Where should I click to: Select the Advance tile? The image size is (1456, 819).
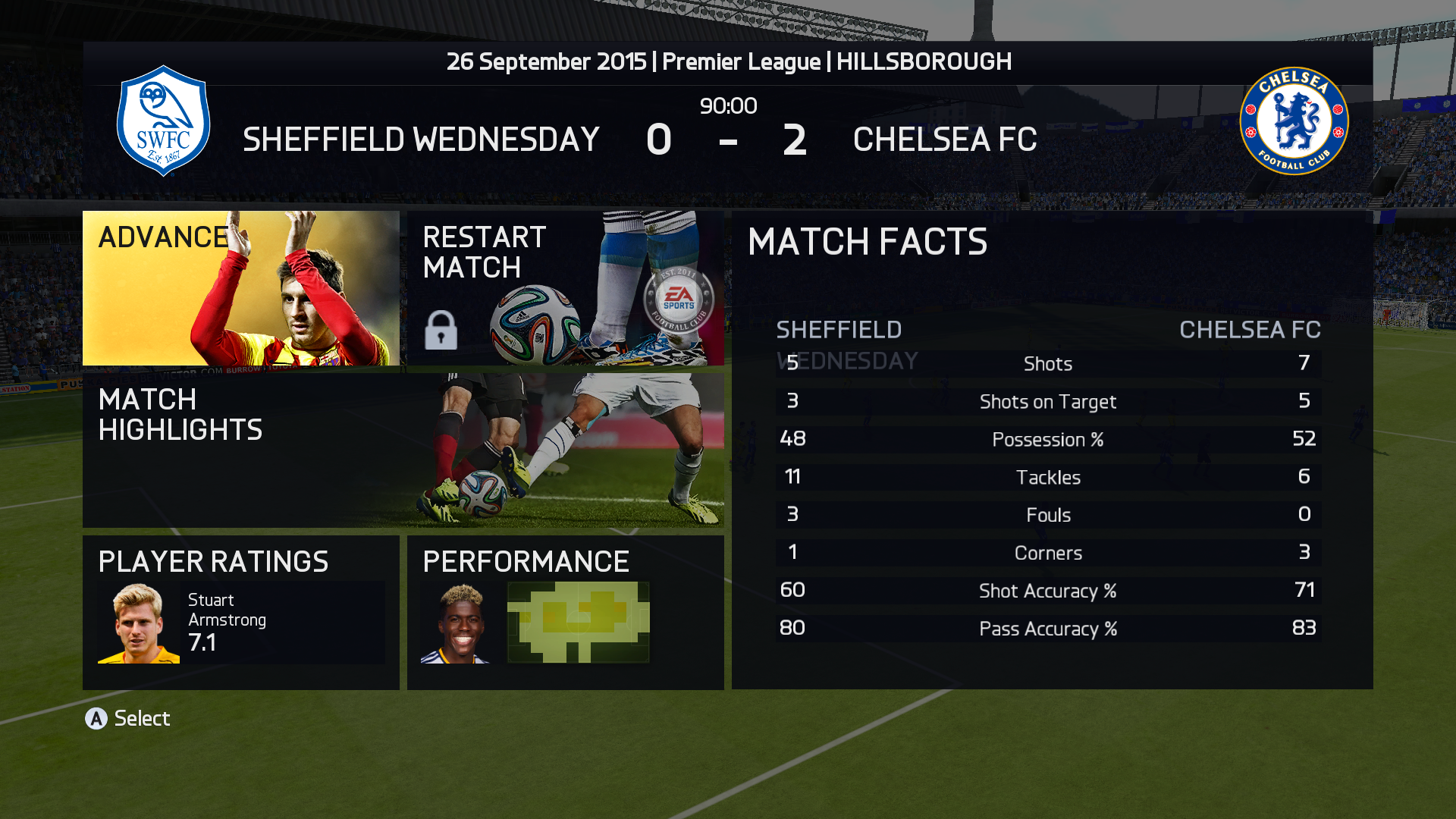(240, 288)
